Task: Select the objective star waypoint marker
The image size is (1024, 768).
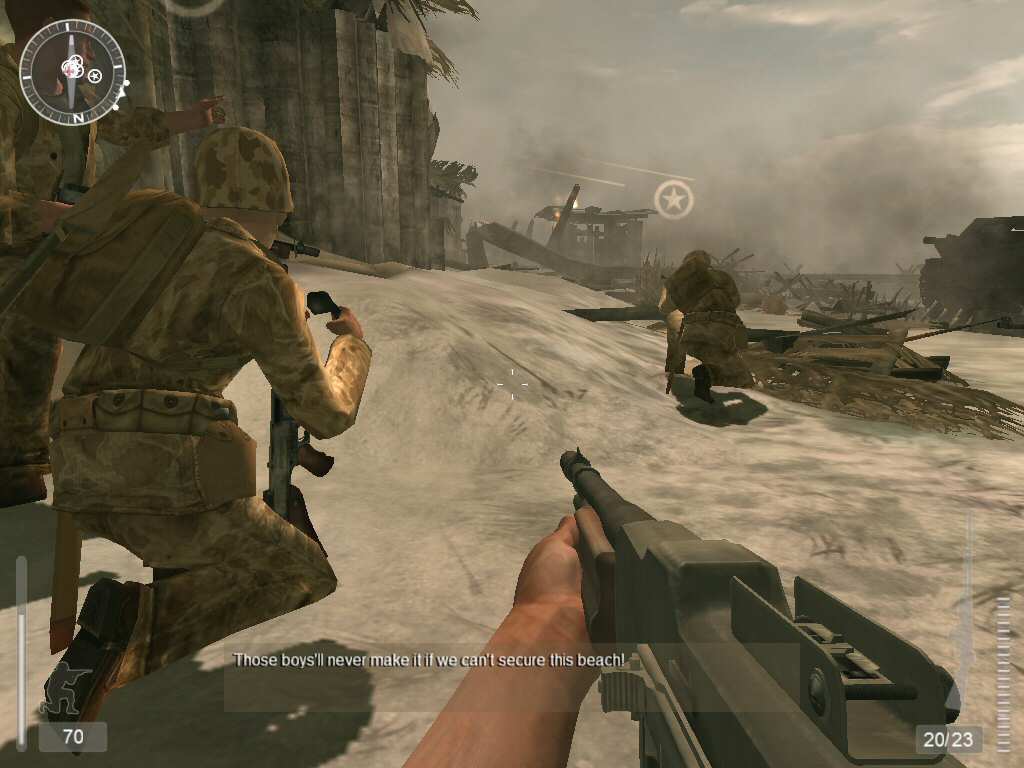Action: click(674, 200)
